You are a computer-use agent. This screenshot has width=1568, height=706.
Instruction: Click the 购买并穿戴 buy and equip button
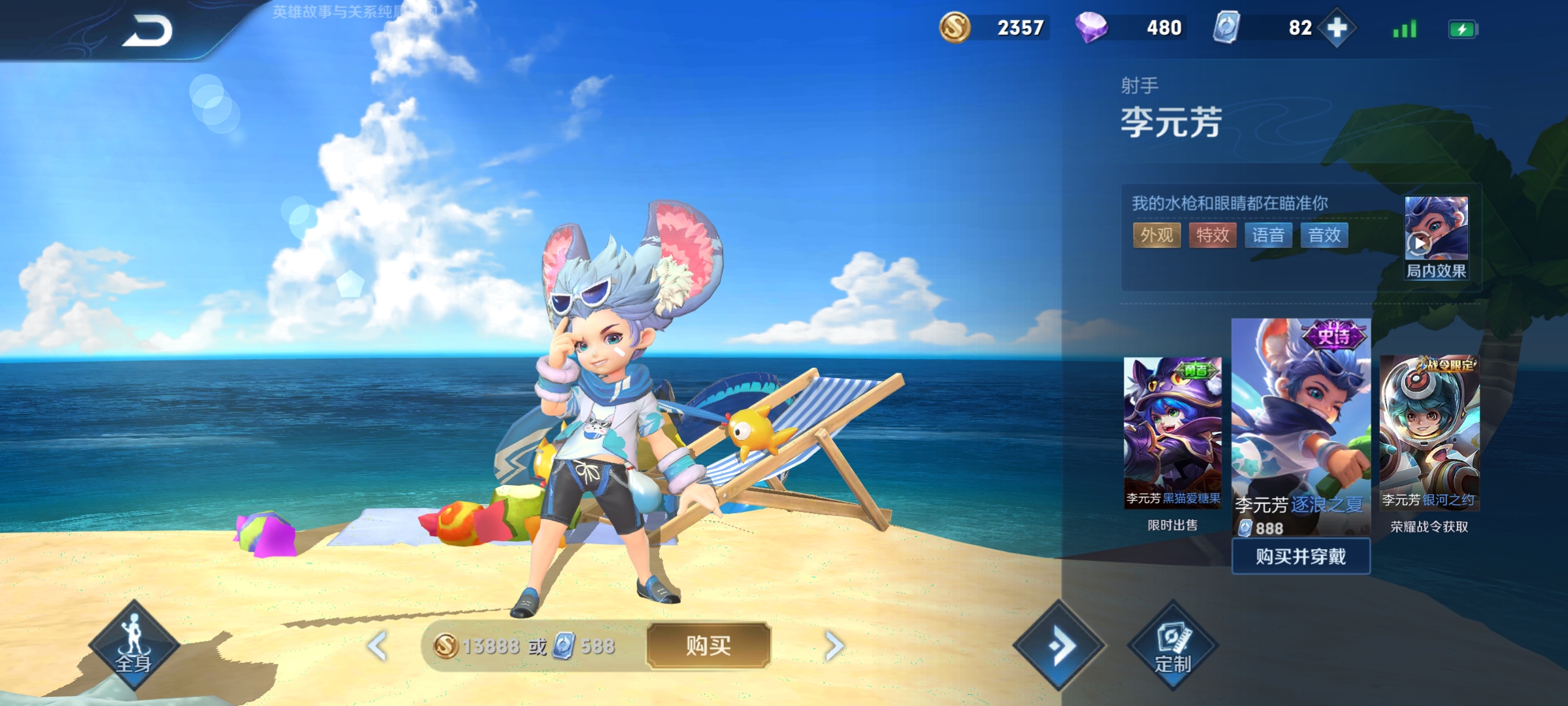point(1300,557)
